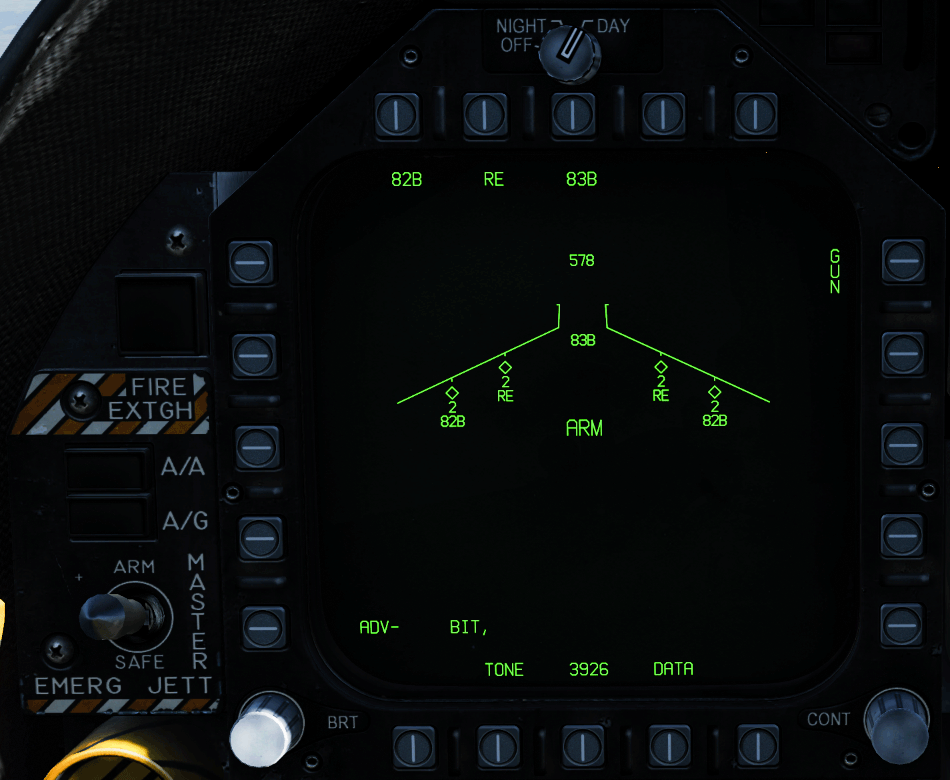950x780 pixels.
Task: Choose the RE weapon pushbutton
Action: [x=486, y=115]
